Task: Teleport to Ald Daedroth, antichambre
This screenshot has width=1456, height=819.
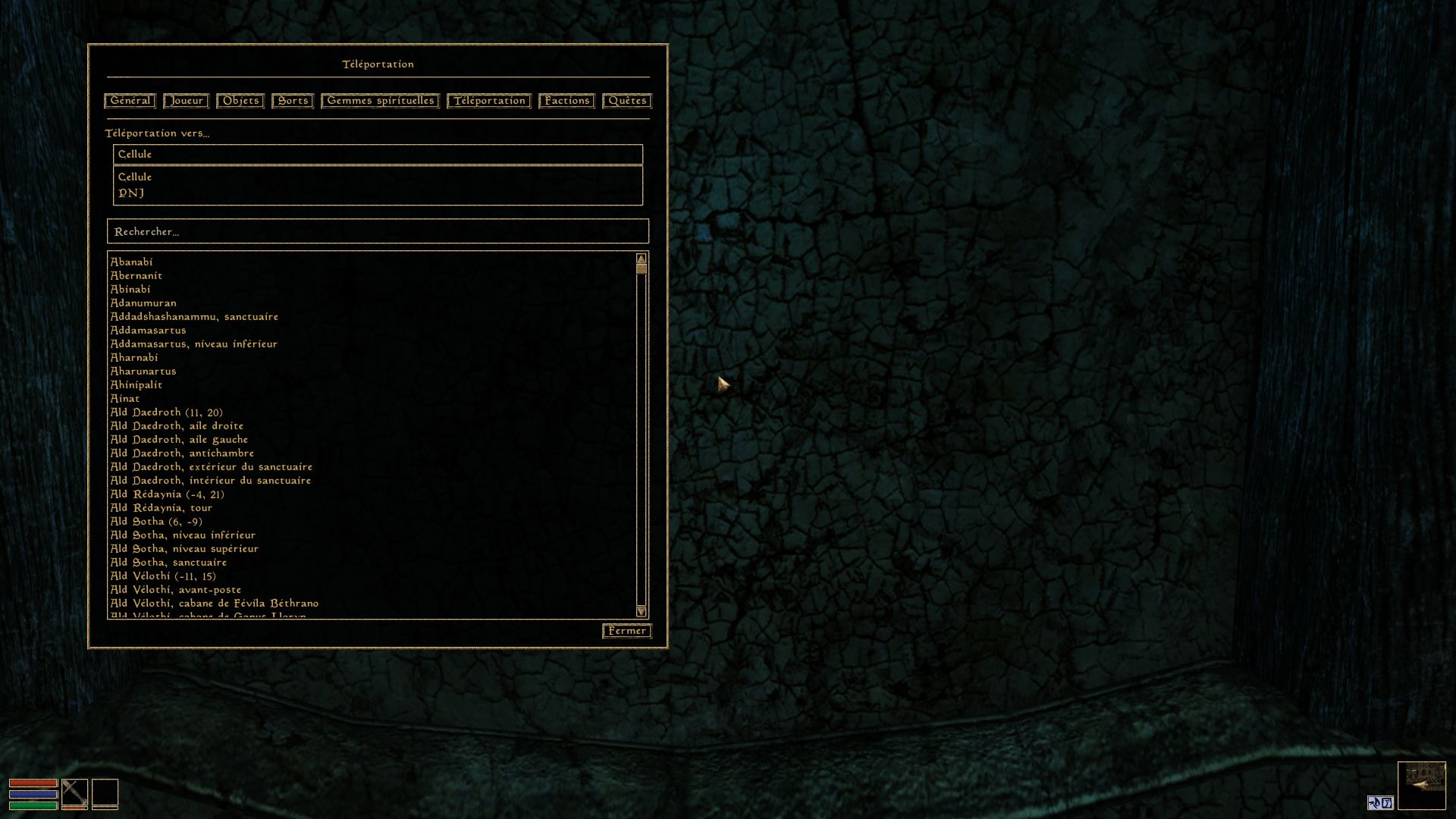Action: coord(182,453)
